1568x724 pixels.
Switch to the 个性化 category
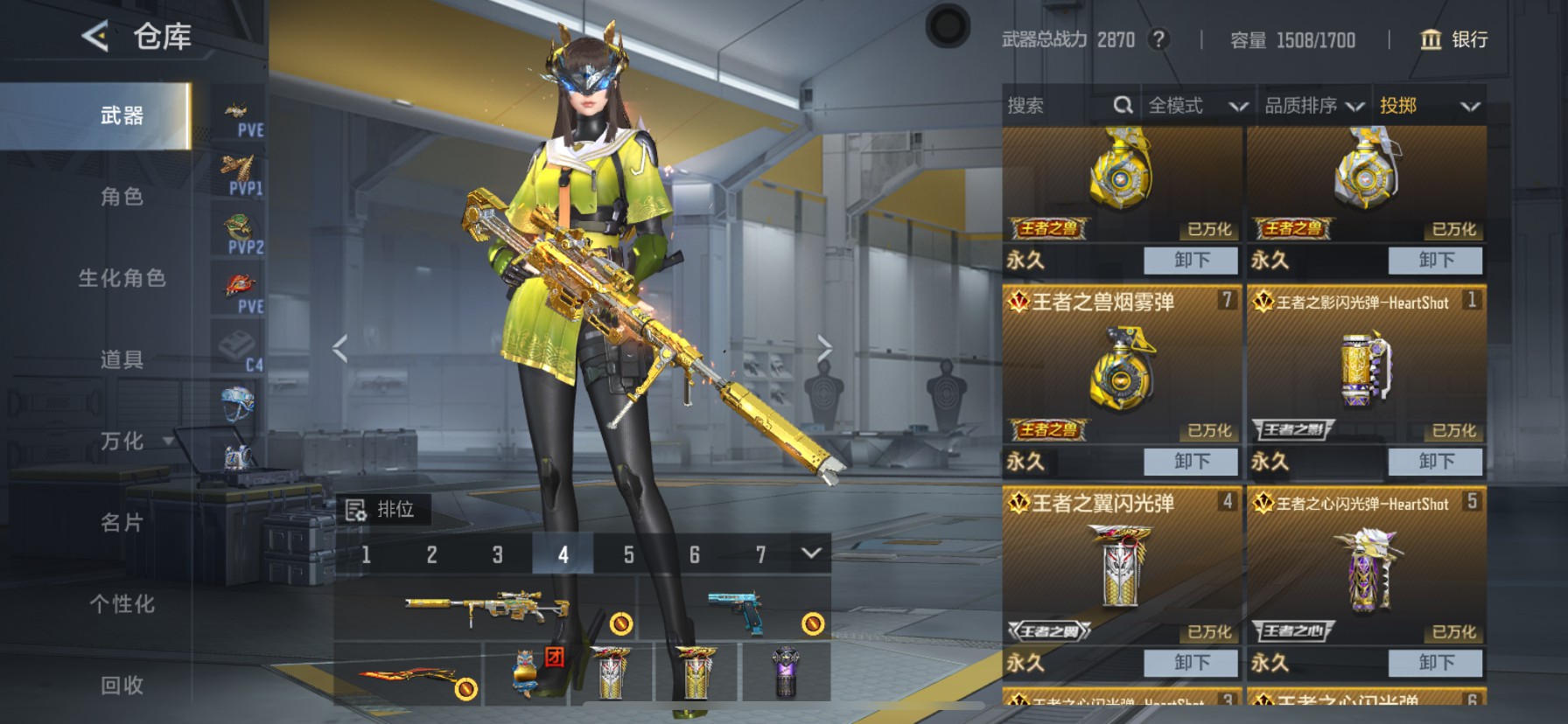click(x=122, y=603)
